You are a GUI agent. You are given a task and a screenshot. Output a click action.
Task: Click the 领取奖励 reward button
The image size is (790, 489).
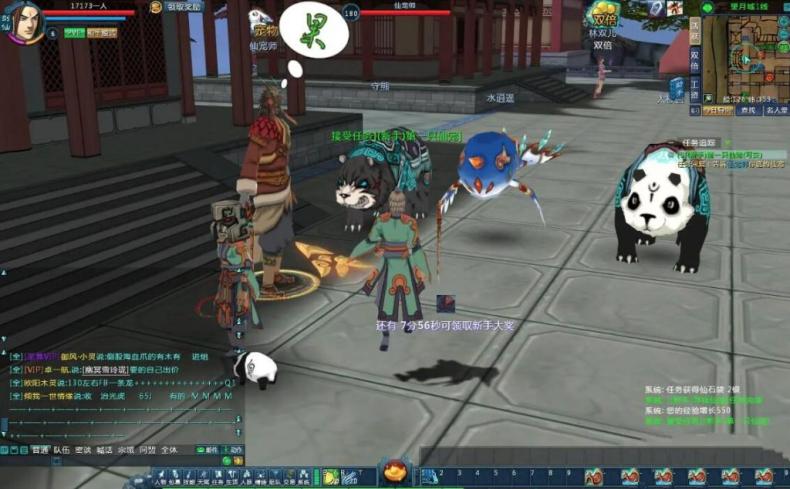coord(182,7)
